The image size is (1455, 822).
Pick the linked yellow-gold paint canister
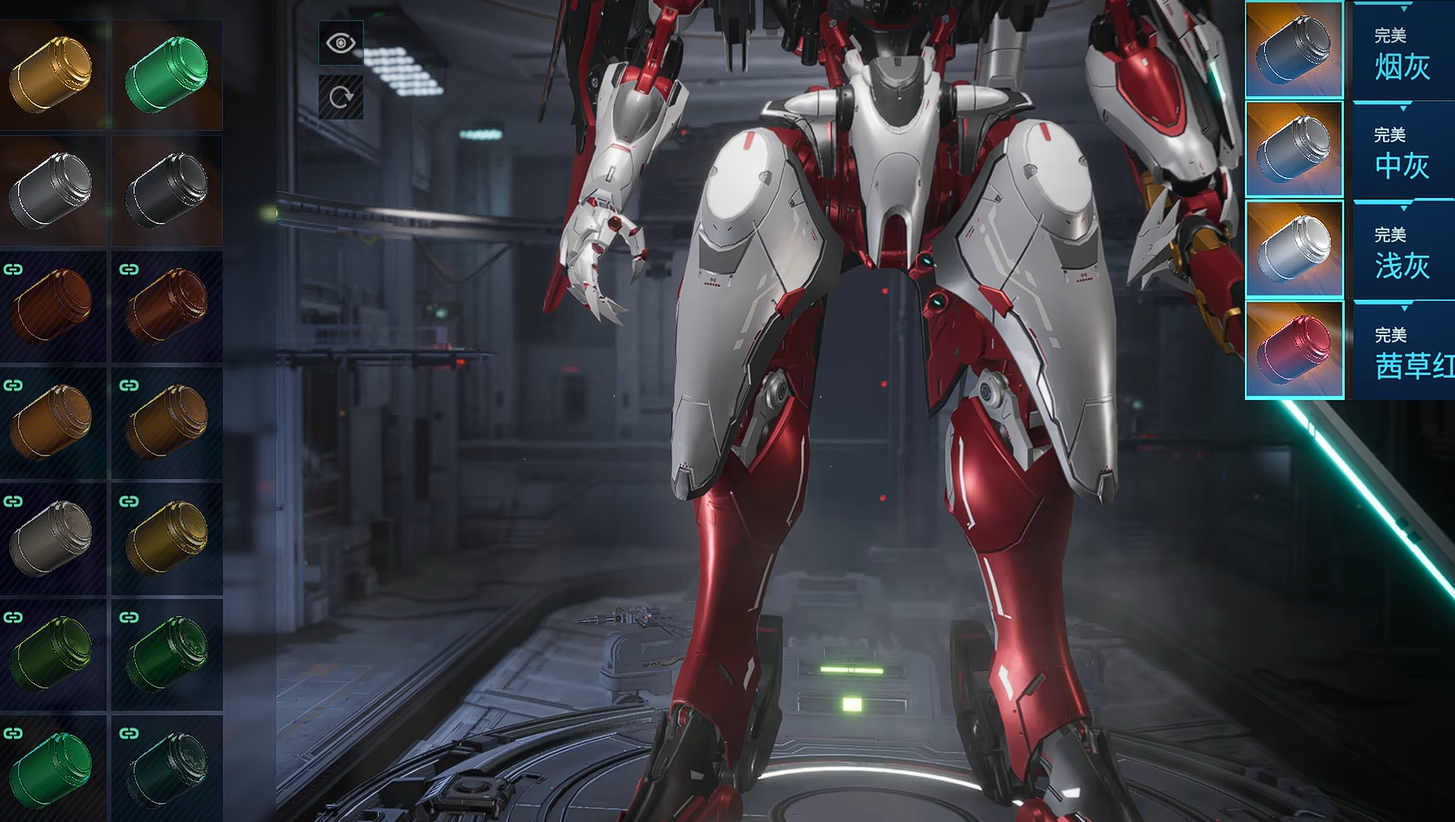[166, 538]
